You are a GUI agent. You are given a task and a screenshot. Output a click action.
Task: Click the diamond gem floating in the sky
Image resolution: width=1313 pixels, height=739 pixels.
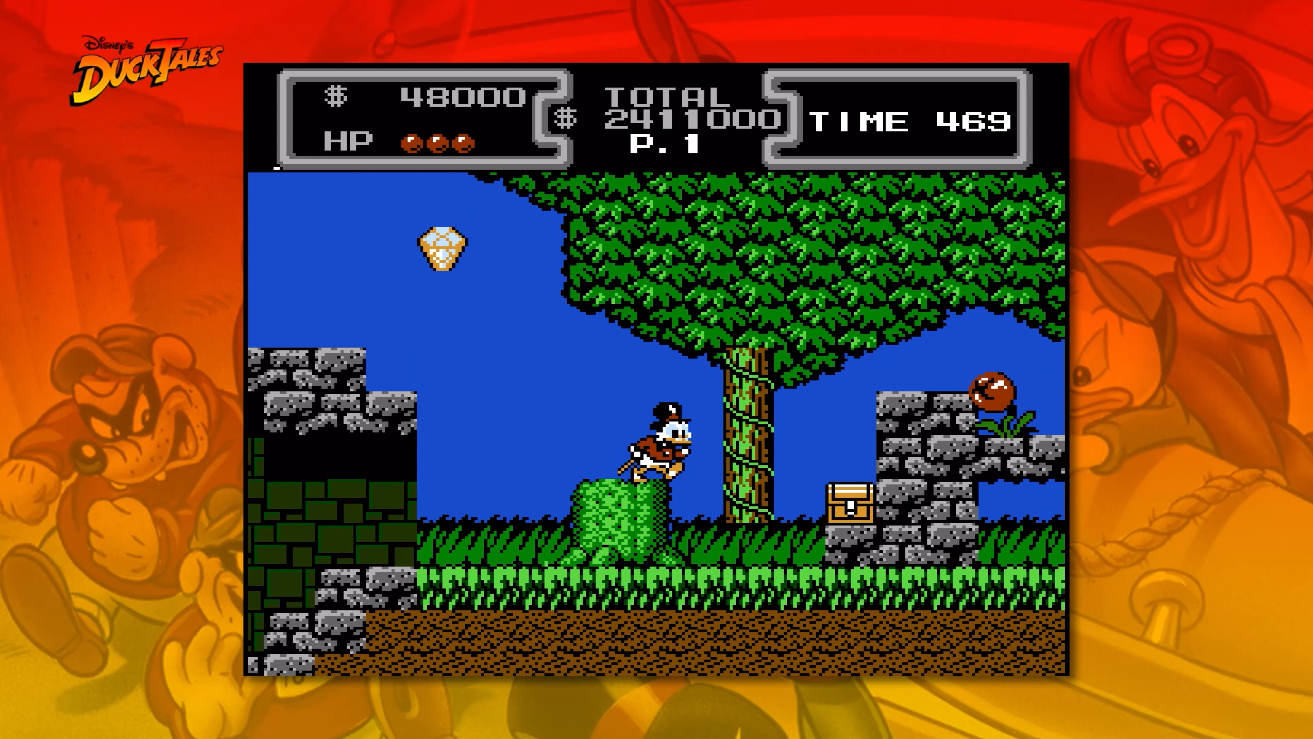click(x=441, y=250)
